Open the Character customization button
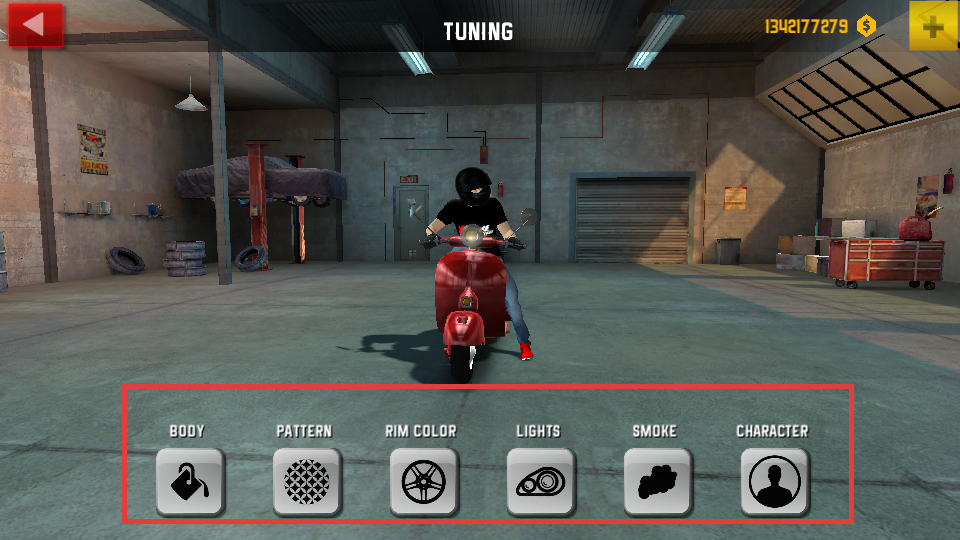This screenshot has width=960, height=540. 774,481
